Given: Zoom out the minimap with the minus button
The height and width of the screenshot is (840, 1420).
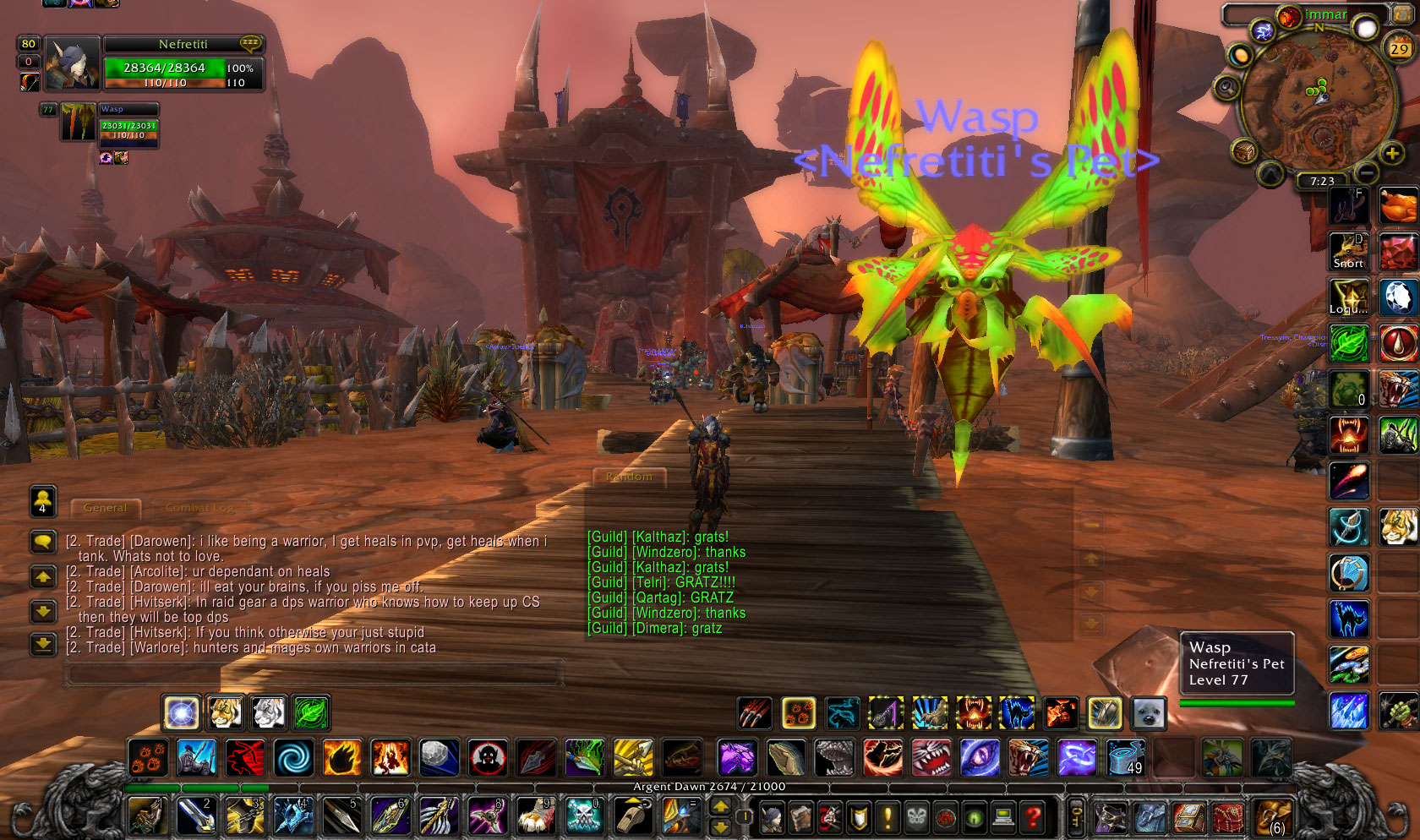Looking at the screenshot, I should tap(1367, 173).
